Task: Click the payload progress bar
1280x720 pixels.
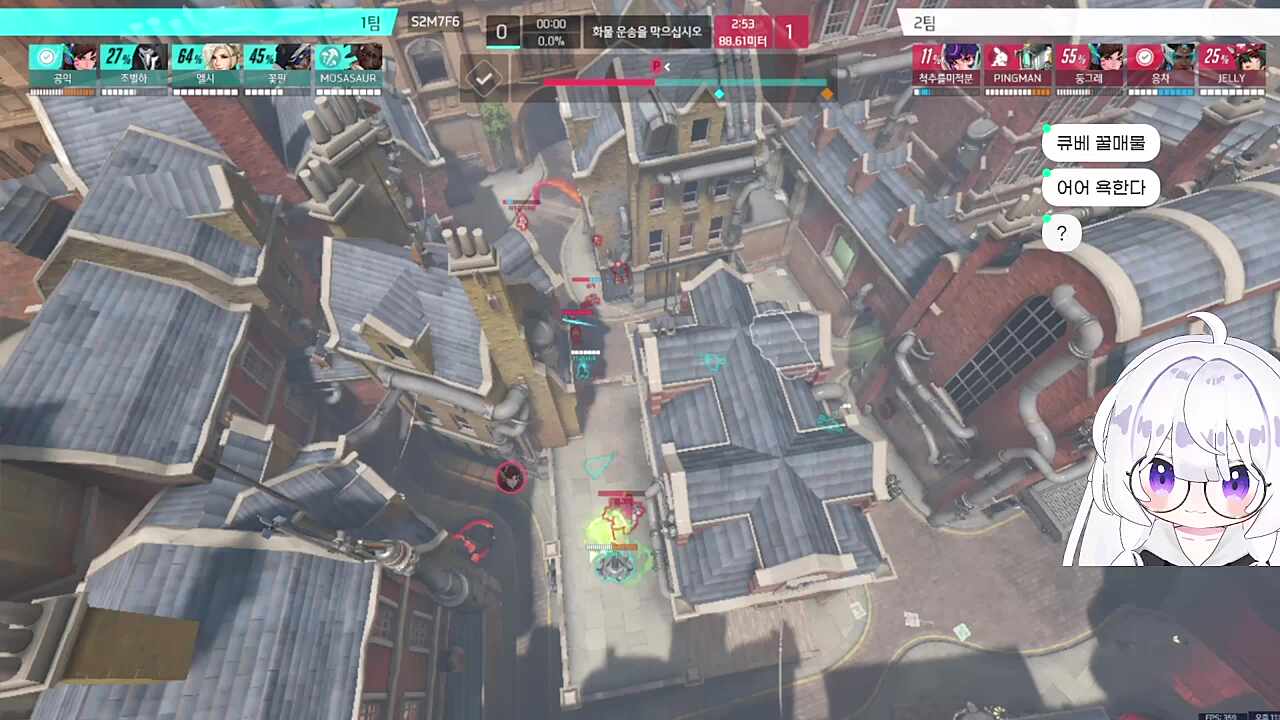Action: pos(686,82)
